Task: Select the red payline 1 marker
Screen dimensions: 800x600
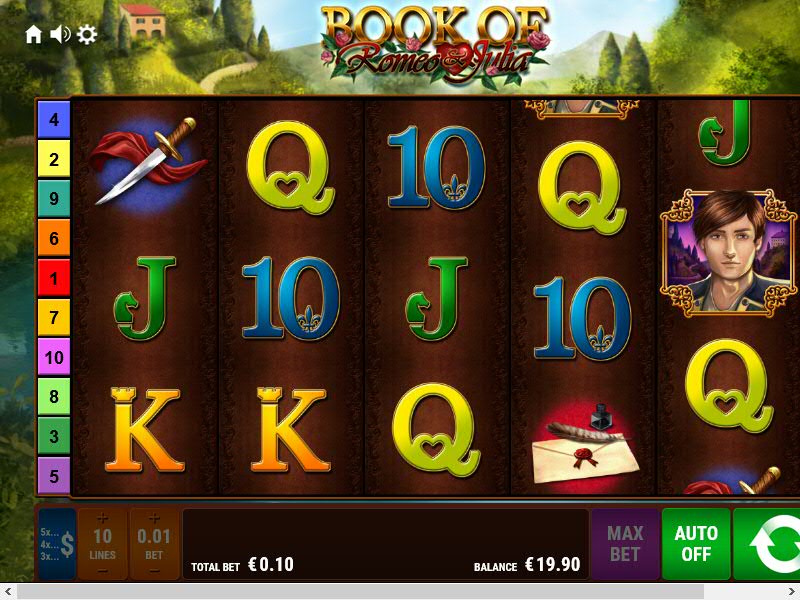Action: pos(54,277)
